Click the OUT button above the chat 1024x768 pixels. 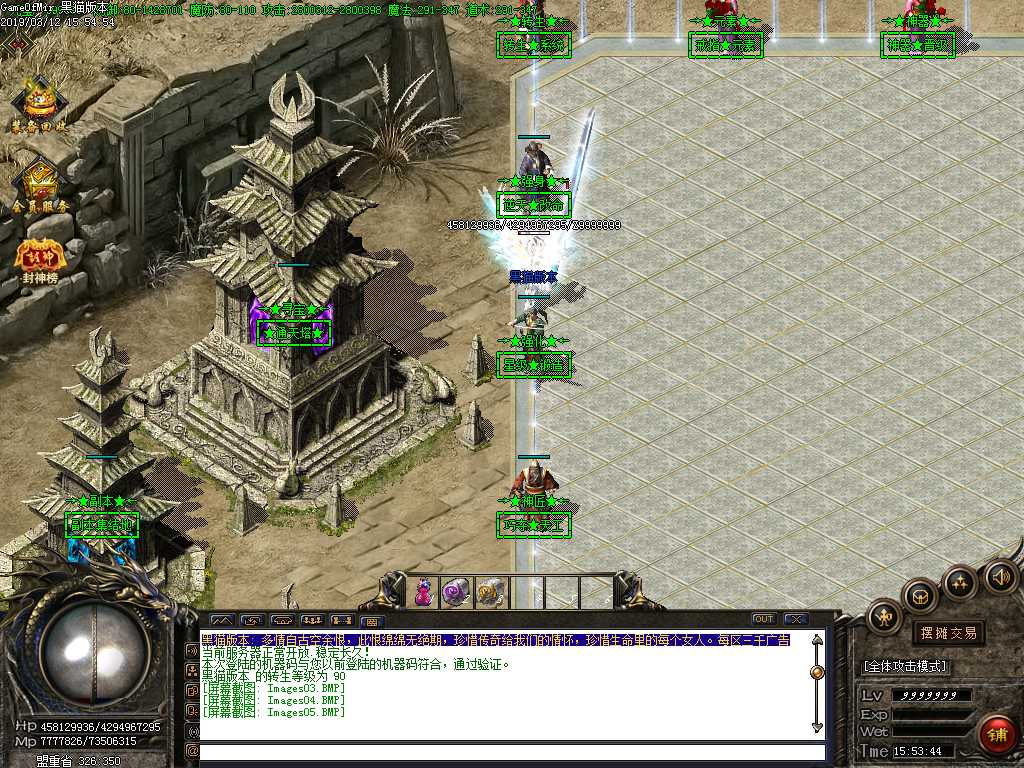coord(764,619)
